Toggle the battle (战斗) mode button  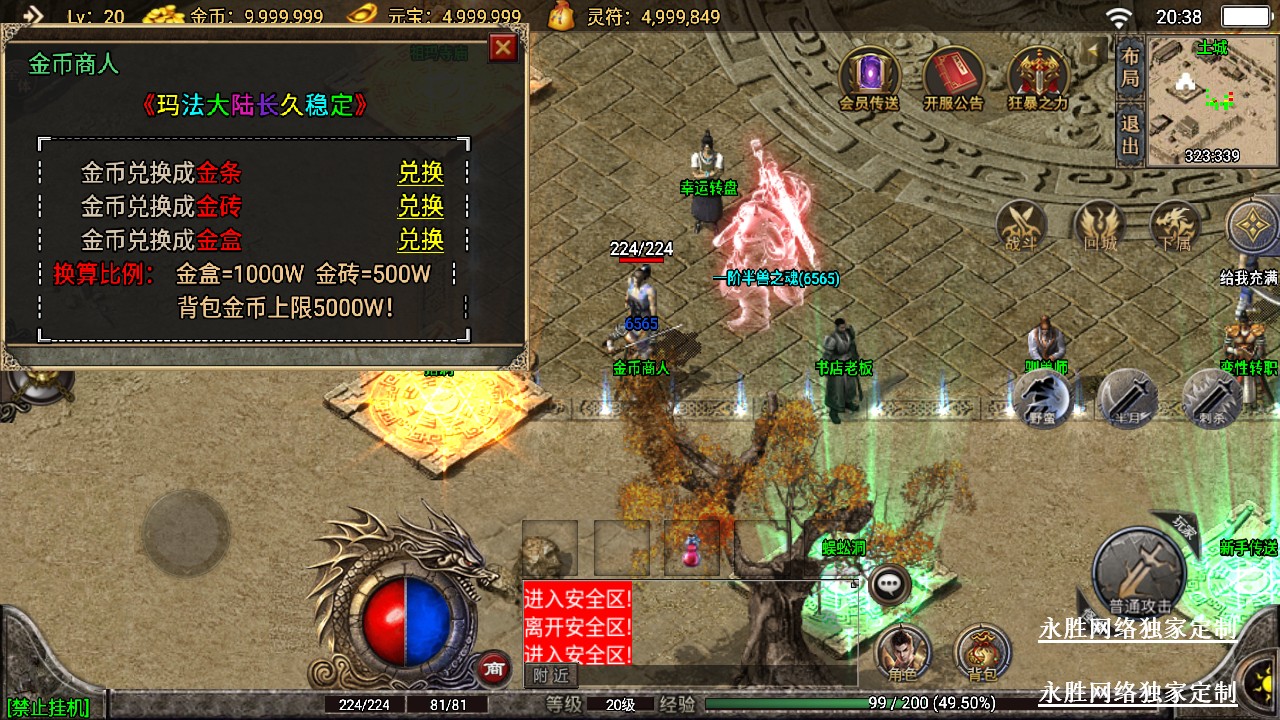(x=1023, y=226)
